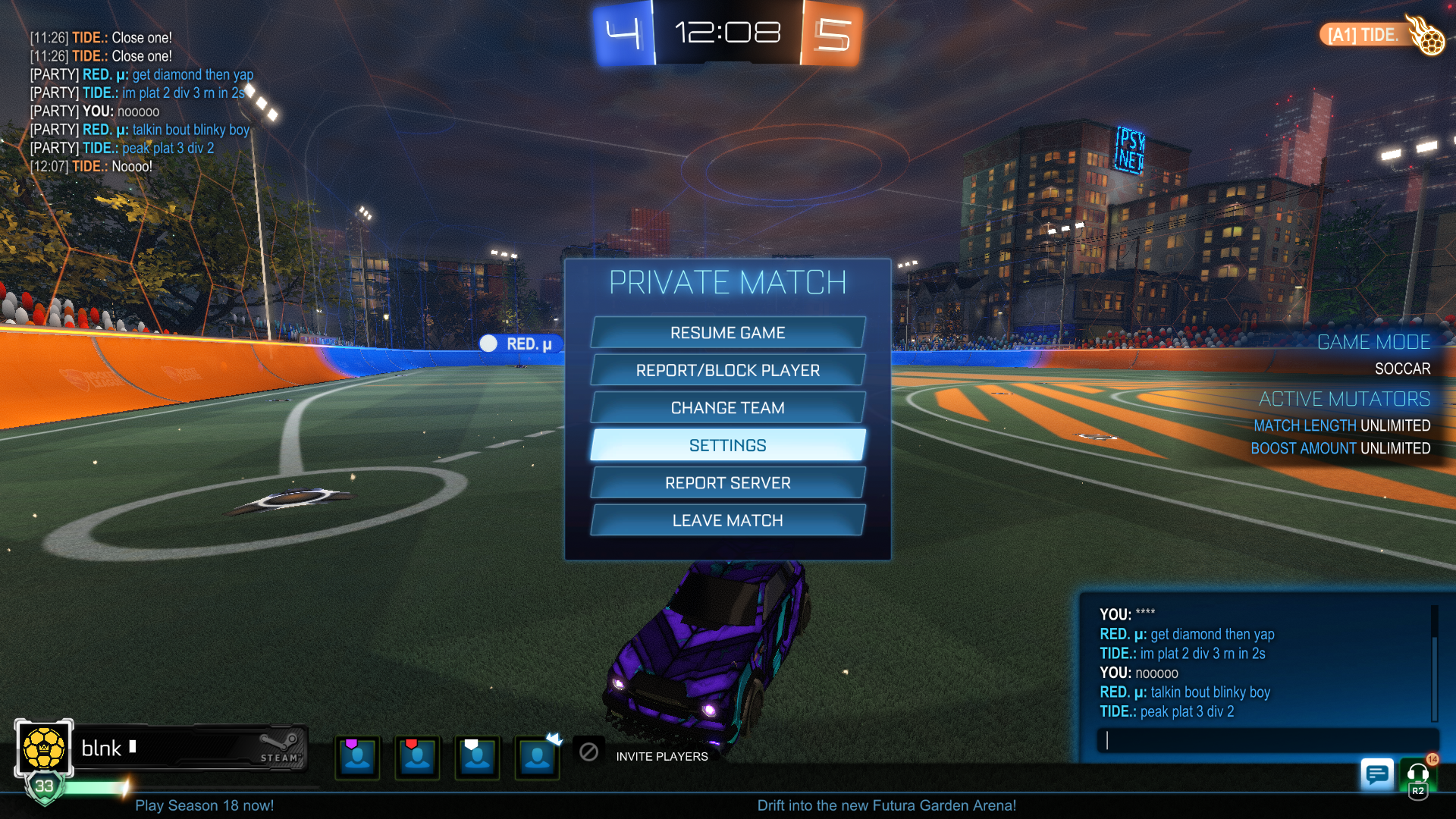Toggle the [A1] TIDE. indicator

[x=1365, y=34]
